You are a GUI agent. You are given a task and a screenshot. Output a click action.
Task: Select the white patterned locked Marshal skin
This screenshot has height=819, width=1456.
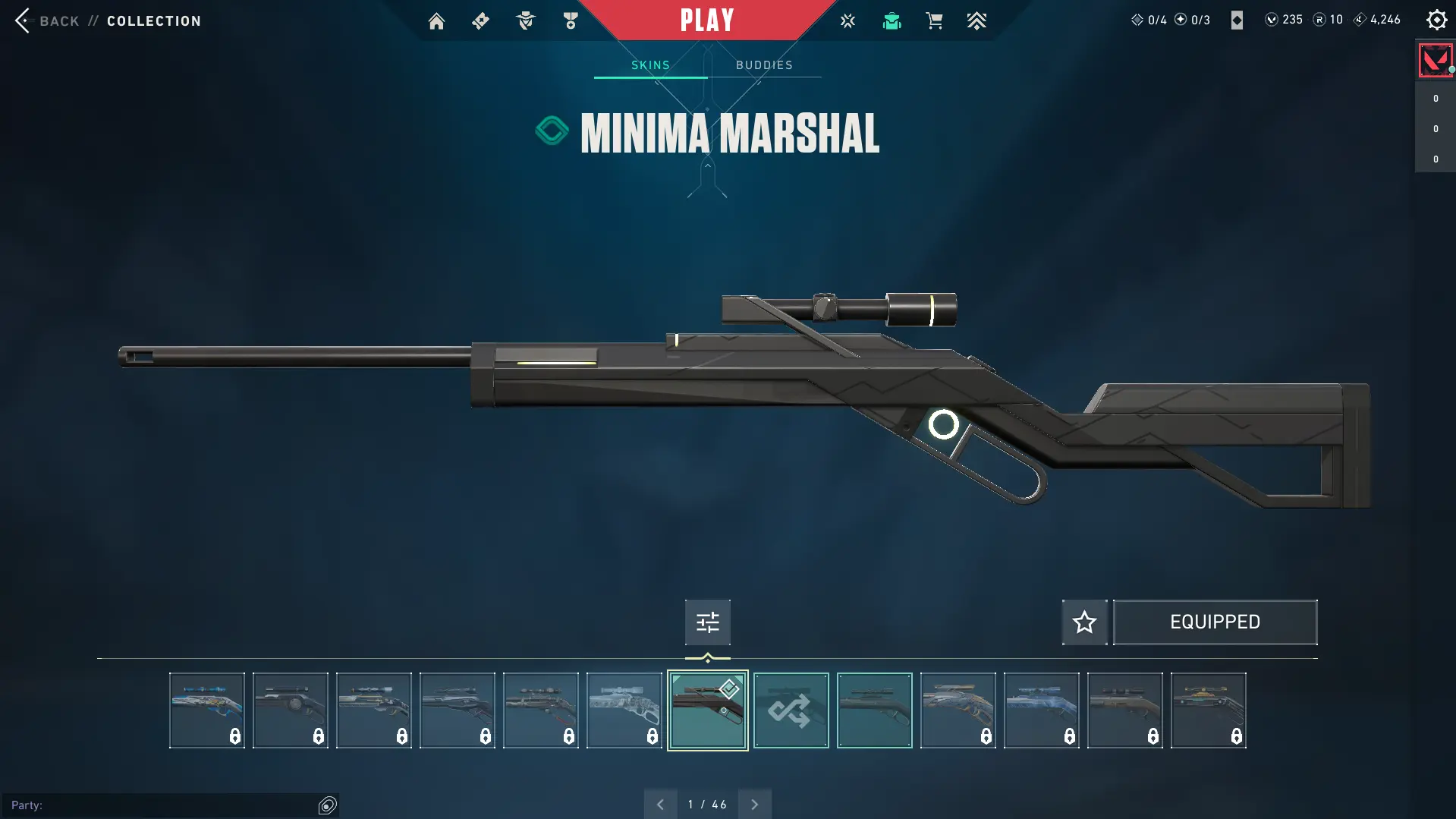[624, 710]
